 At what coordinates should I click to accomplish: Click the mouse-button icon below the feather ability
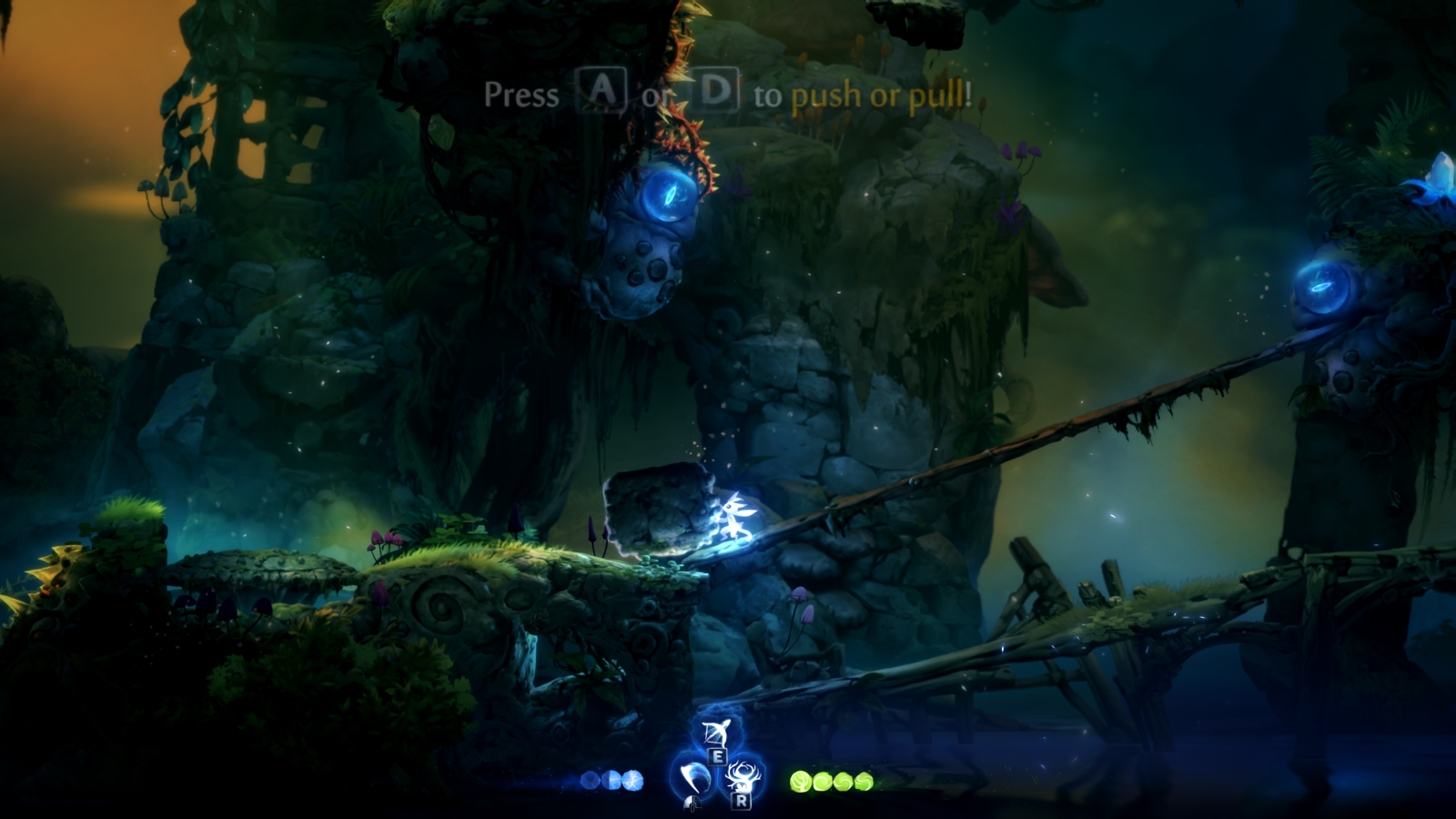tap(693, 804)
